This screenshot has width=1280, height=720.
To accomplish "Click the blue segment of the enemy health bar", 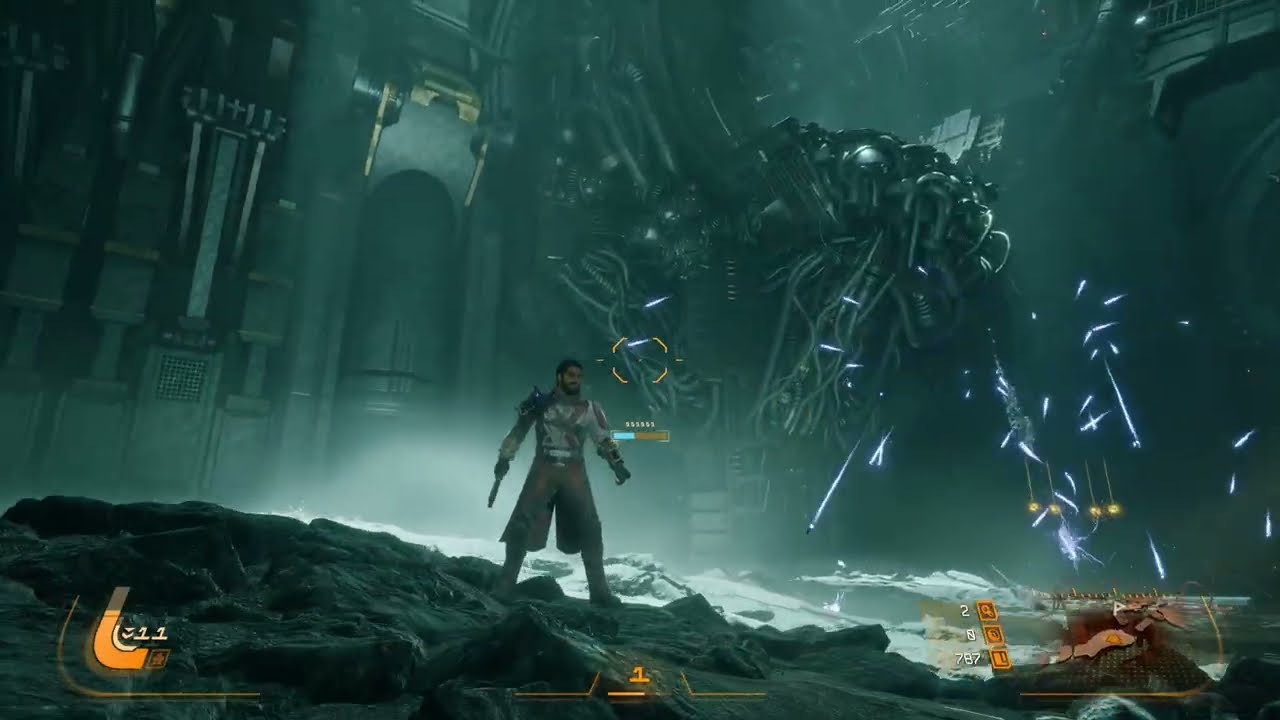I will (x=623, y=437).
